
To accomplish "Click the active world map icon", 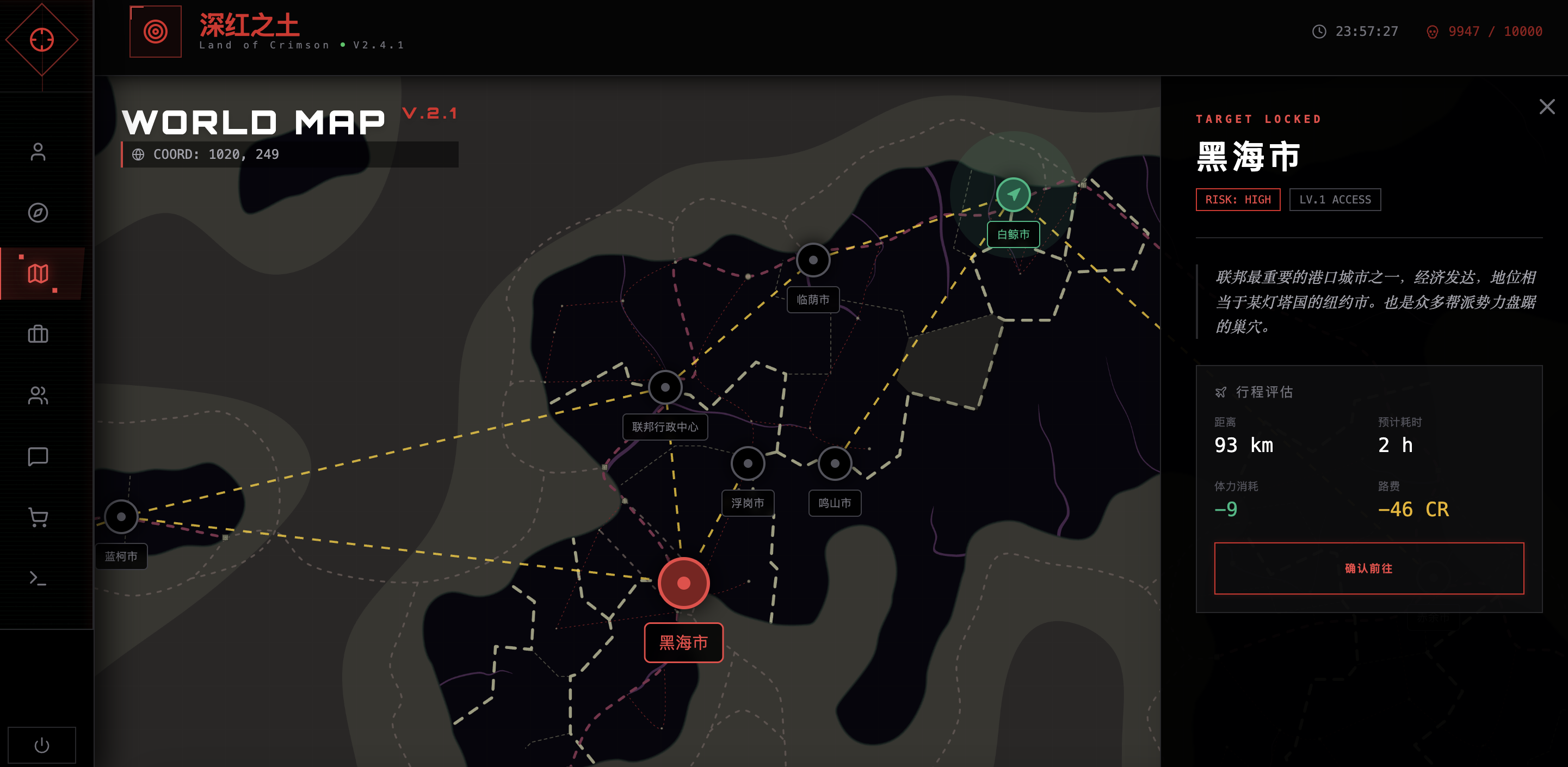I will pos(38,274).
